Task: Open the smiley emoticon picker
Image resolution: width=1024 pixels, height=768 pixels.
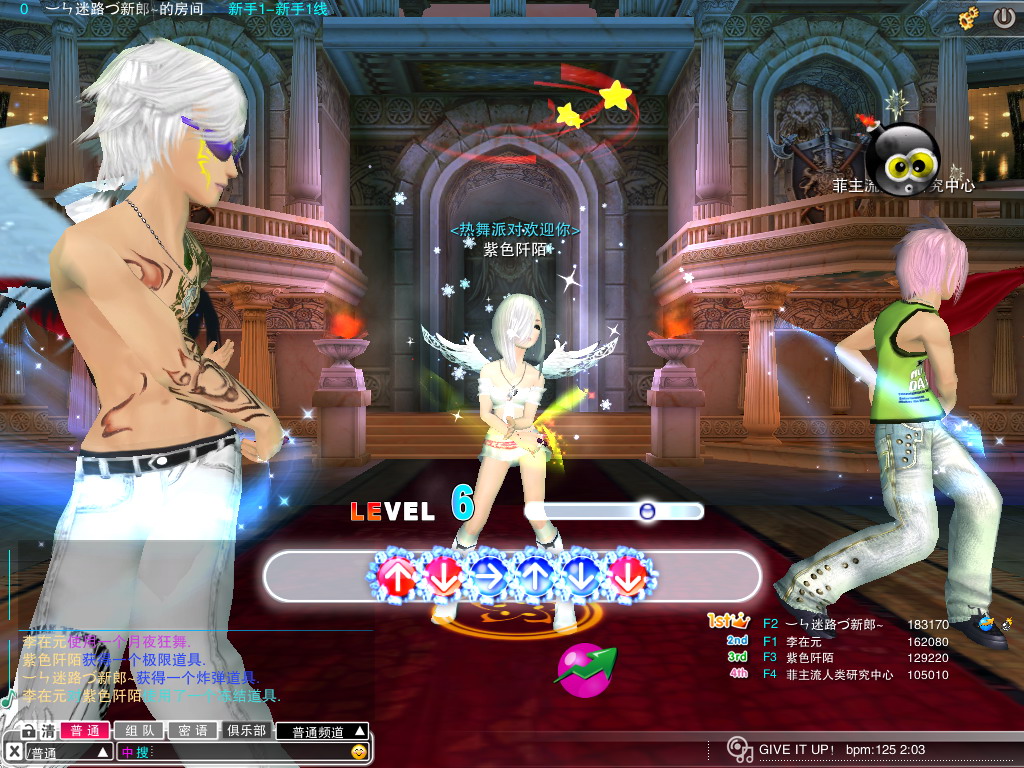Action: 358,751
